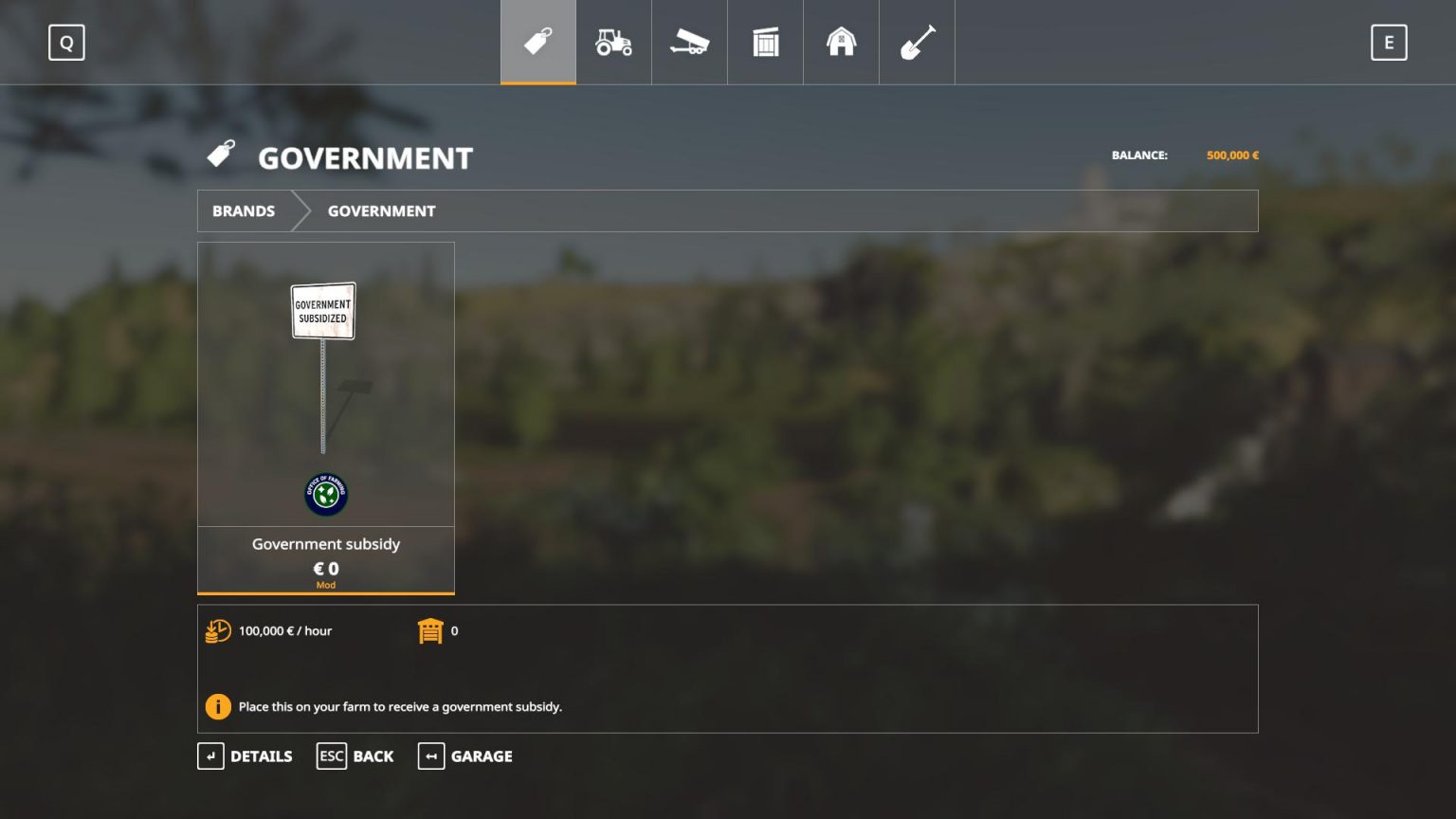Select the placeables barn category
This screenshot has width=1456, height=819.
click(841, 42)
